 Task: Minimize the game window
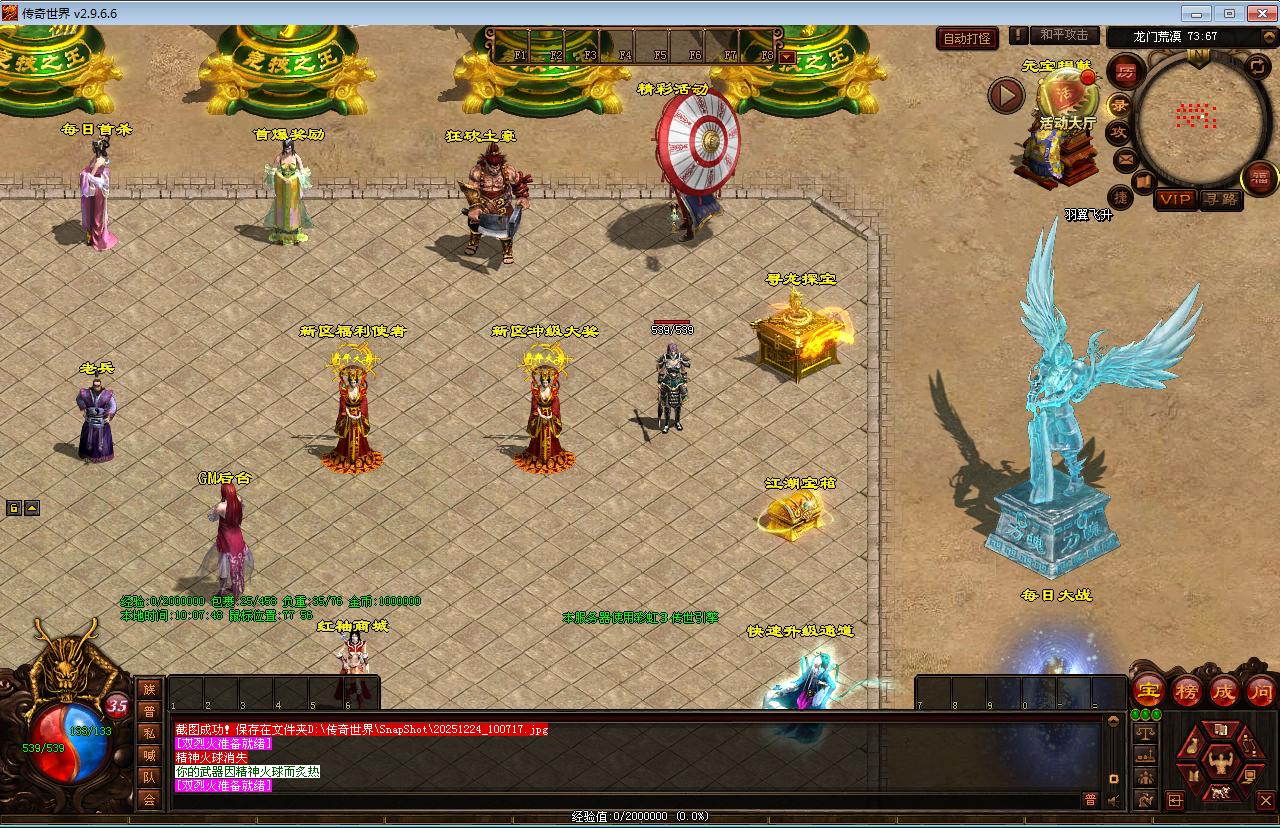click(x=1197, y=13)
